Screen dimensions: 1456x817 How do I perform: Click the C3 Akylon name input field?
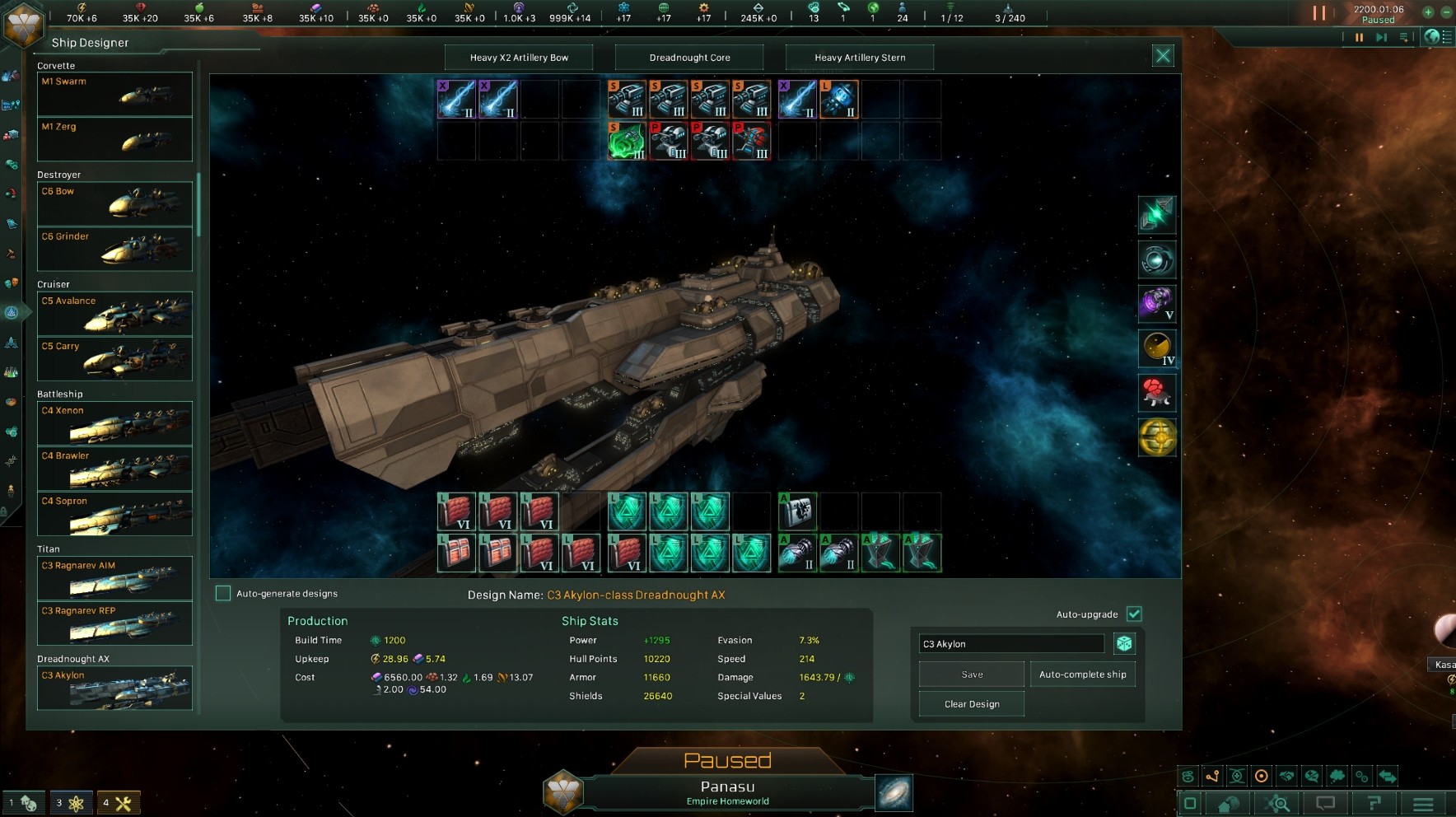click(1011, 644)
